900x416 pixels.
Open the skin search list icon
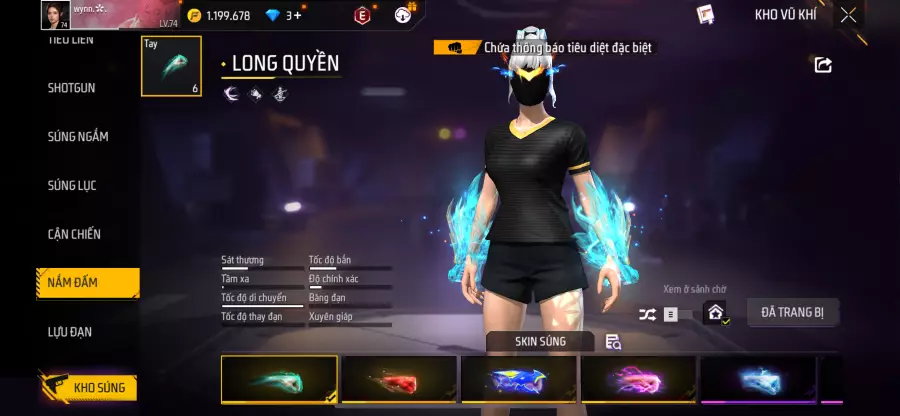(x=613, y=342)
